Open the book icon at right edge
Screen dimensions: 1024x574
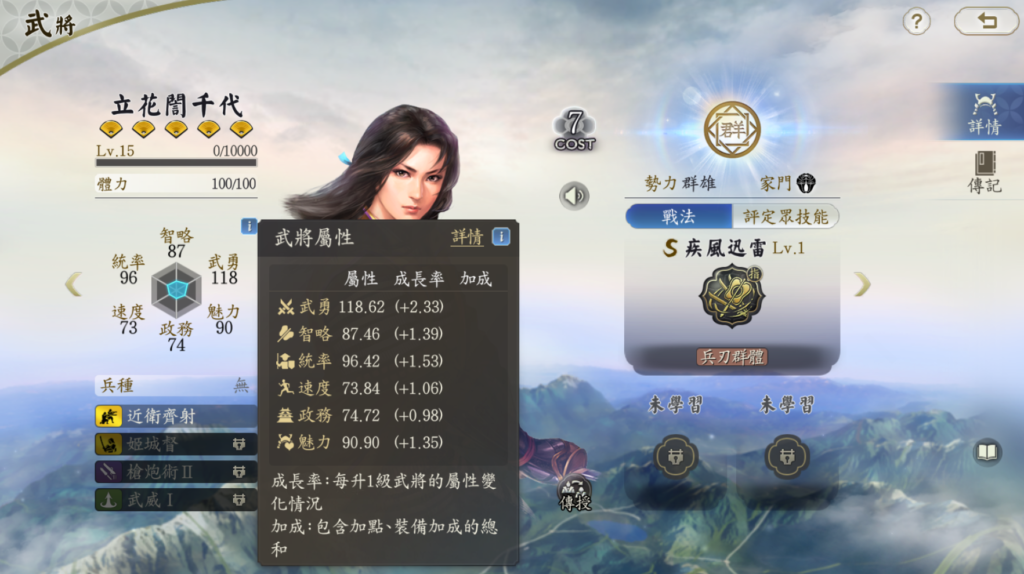pos(987,453)
